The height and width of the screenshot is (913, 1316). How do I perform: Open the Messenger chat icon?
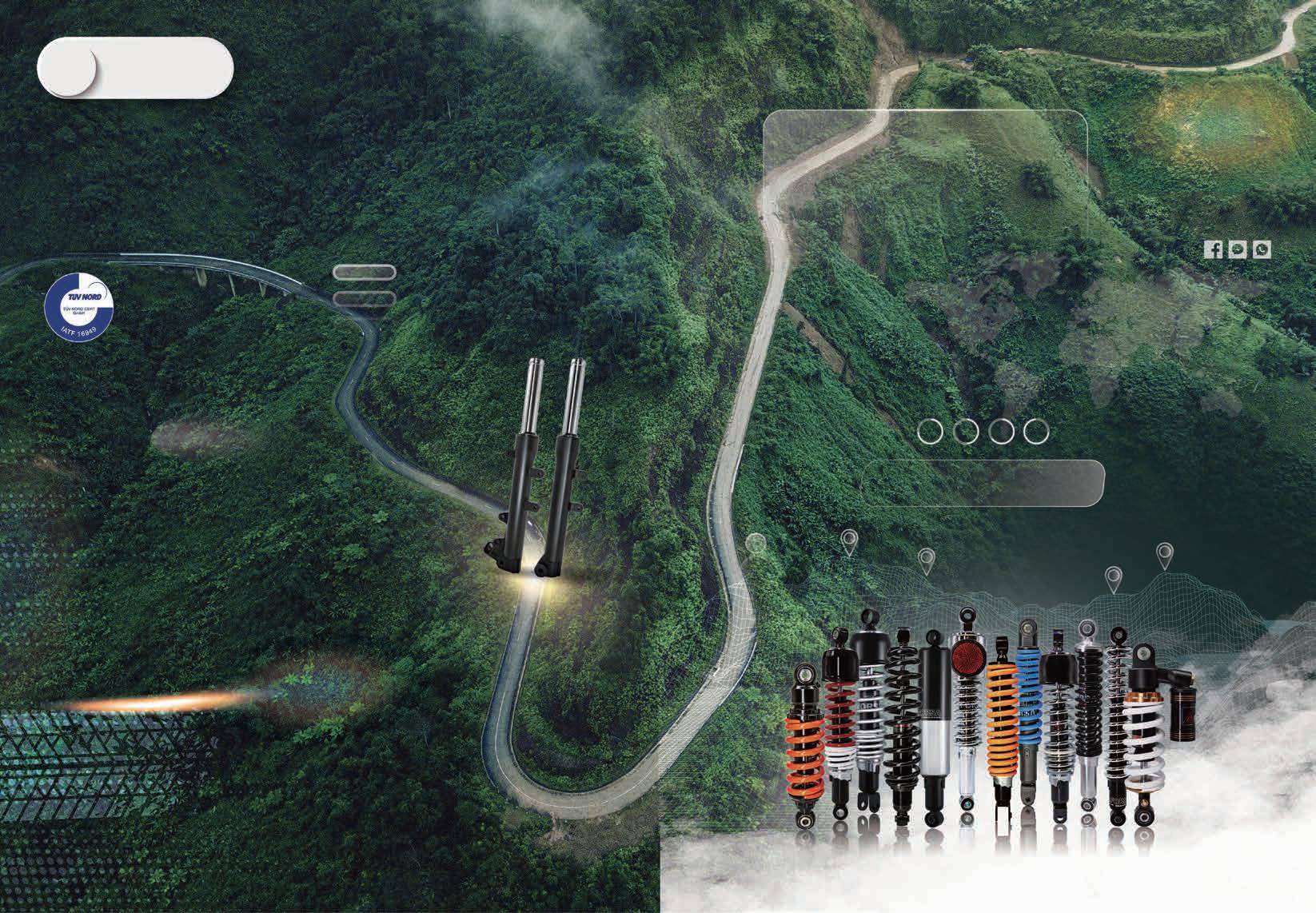tap(1238, 249)
